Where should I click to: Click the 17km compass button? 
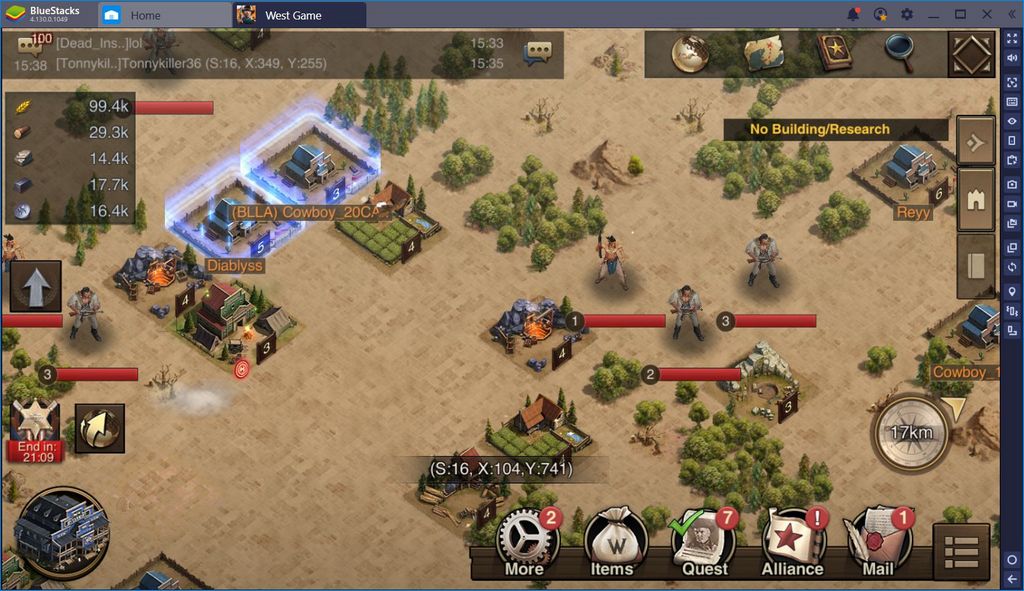[912, 433]
